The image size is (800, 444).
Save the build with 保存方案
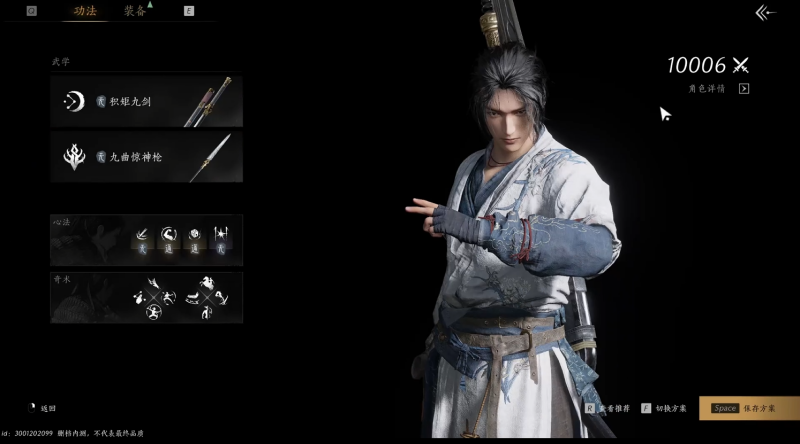point(748,408)
